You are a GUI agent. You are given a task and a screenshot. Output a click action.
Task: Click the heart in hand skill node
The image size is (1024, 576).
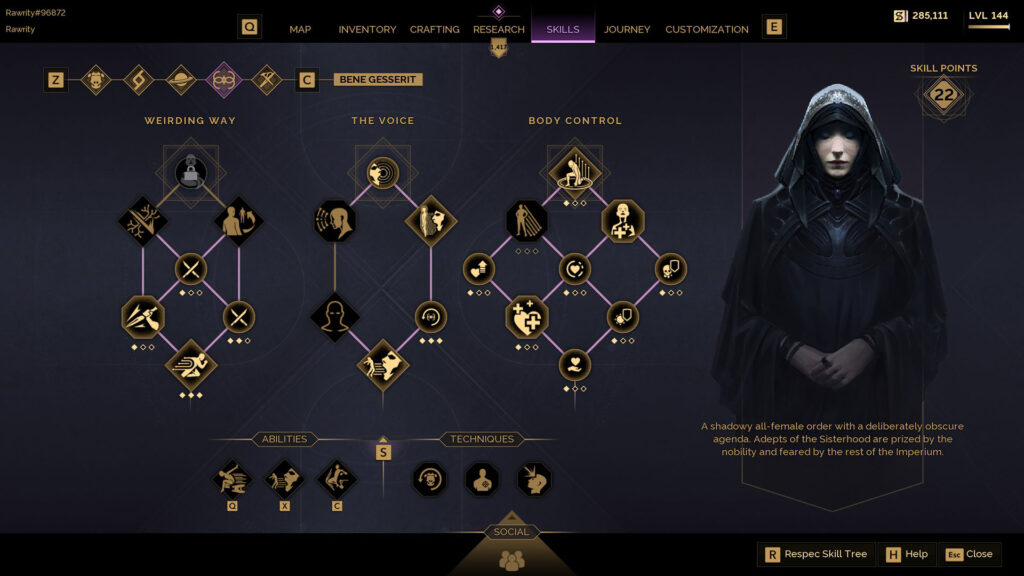pyautogui.click(x=574, y=364)
